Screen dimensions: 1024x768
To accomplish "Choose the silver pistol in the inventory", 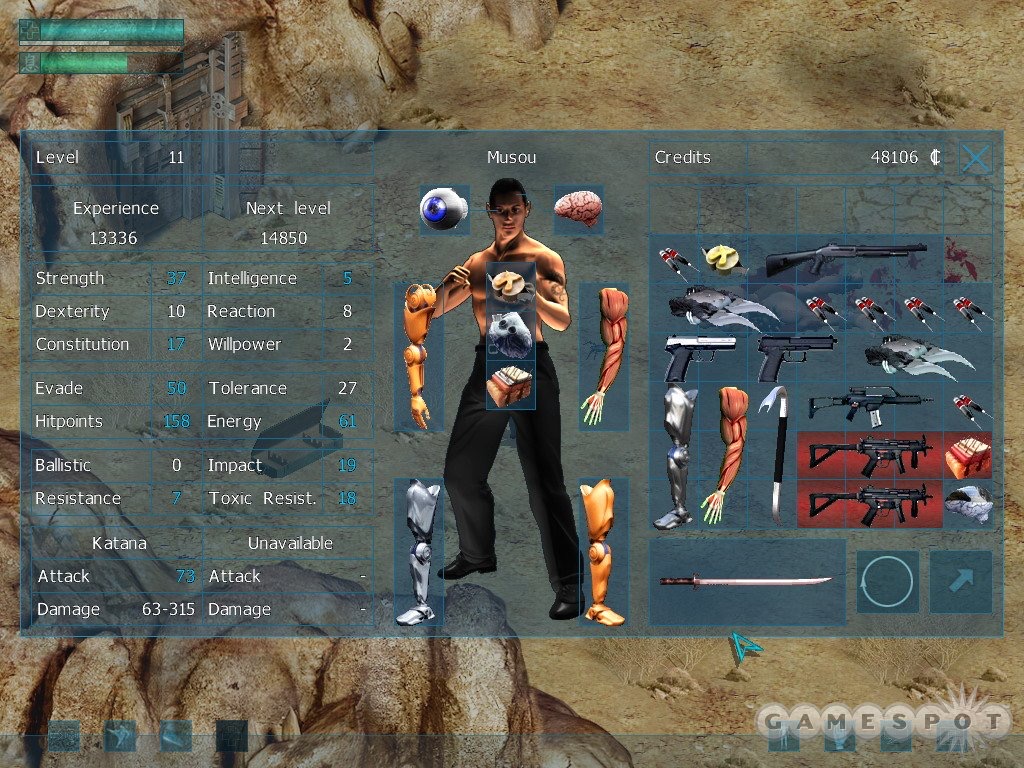I will coord(699,356).
